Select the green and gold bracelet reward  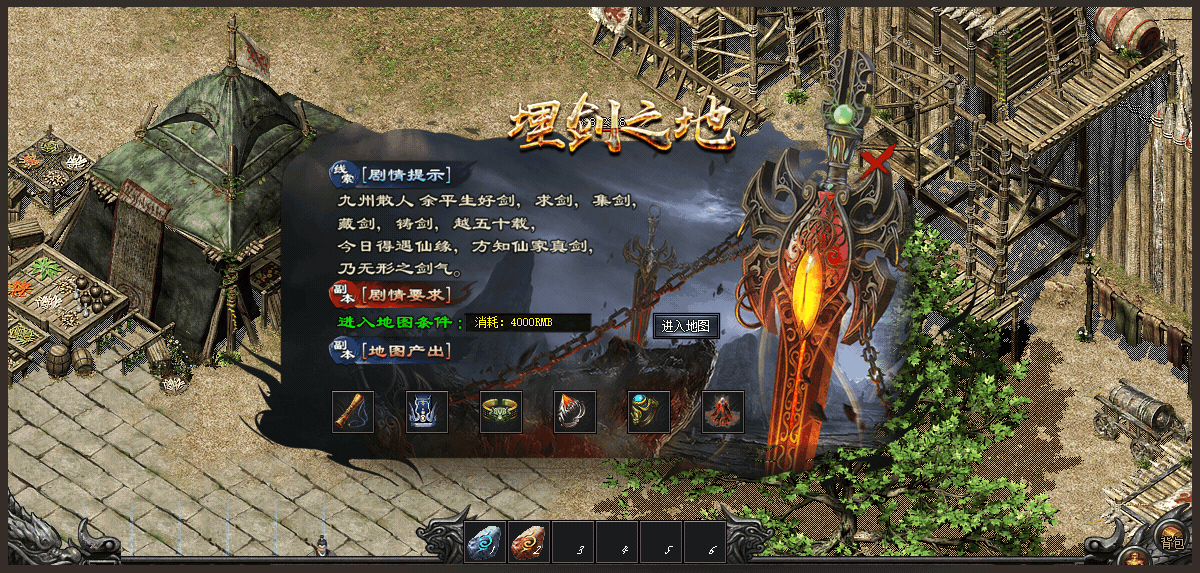pos(501,412)
